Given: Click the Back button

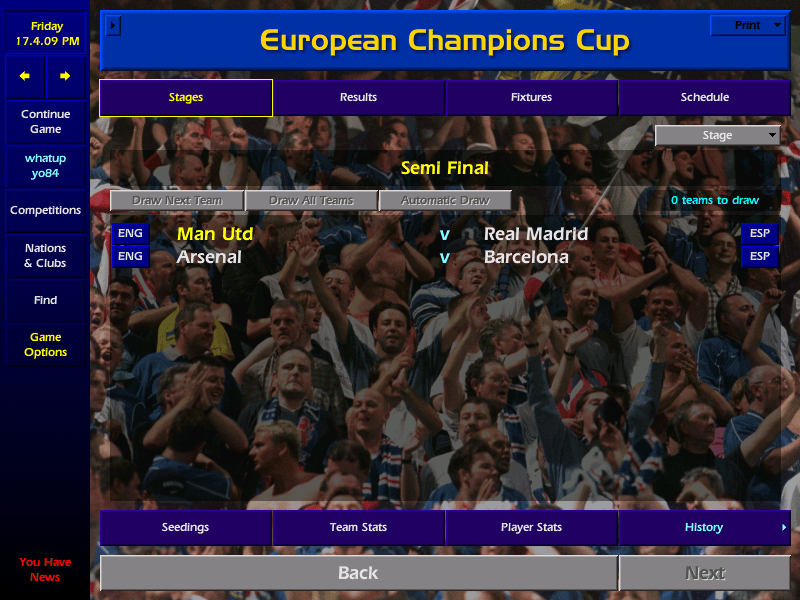Looking at the screenshot, I should click(358, 573).
